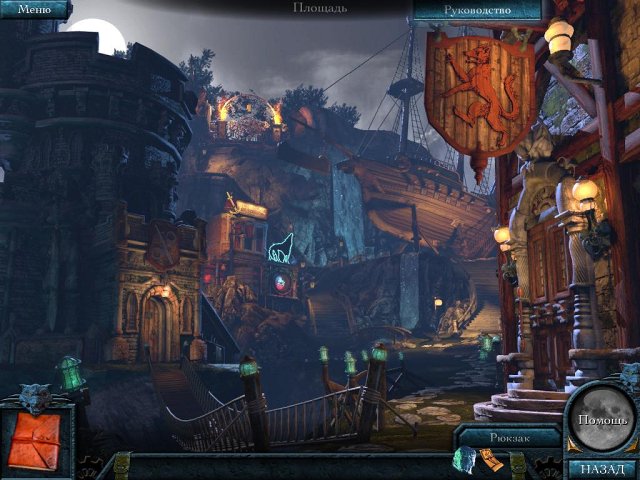Open the orange journal book

[36, 441]
